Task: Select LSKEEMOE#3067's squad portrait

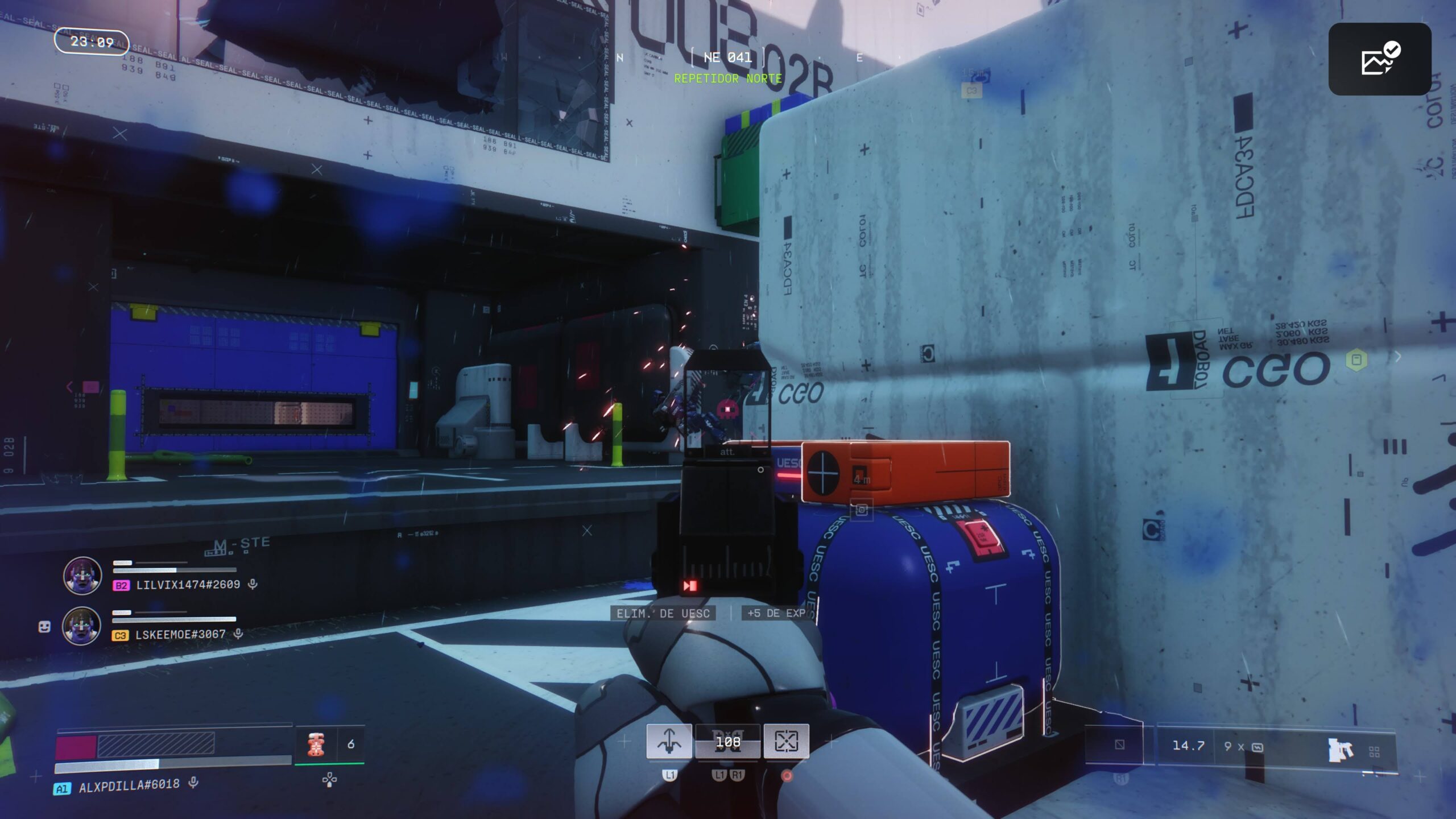Action: click(x=81, y=626)
